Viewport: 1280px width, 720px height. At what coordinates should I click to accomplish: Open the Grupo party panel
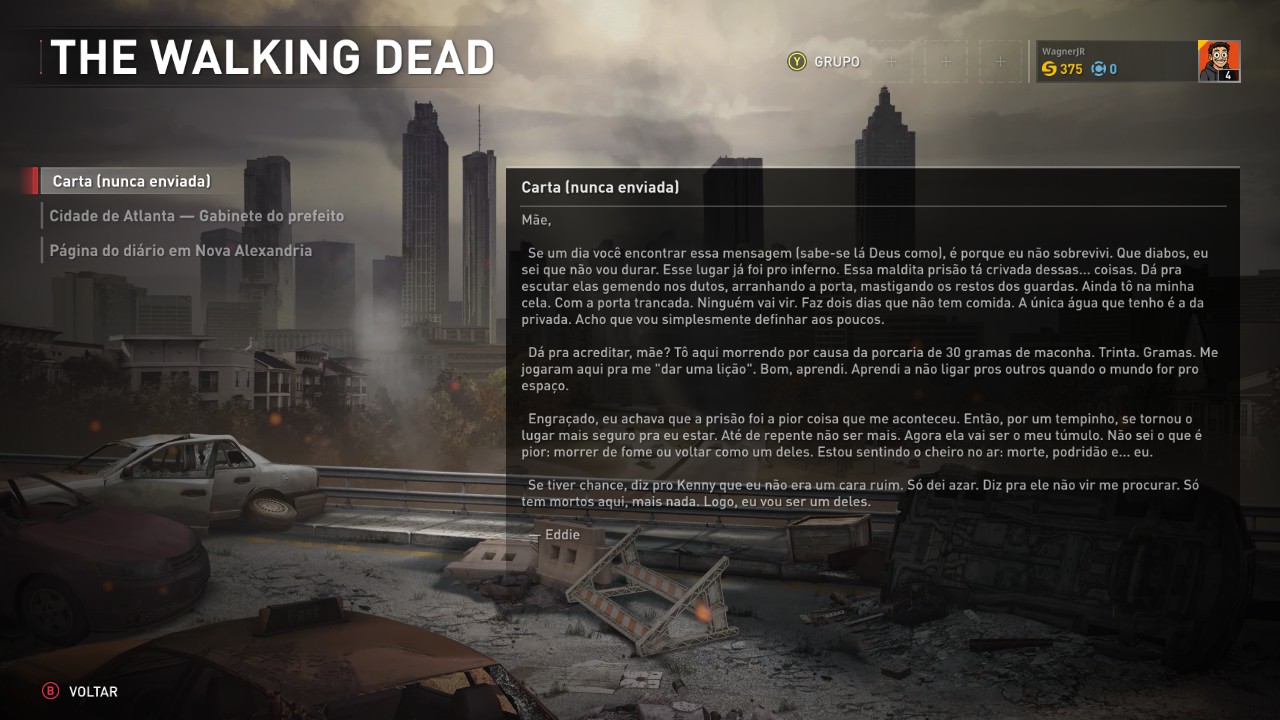pyautogui.click(x=824, y=62)
